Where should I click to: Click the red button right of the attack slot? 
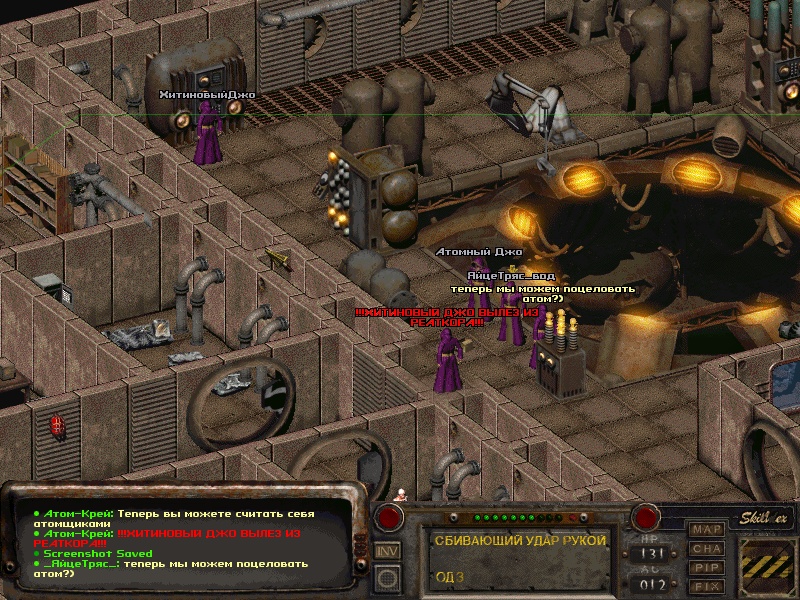point(646,518)
